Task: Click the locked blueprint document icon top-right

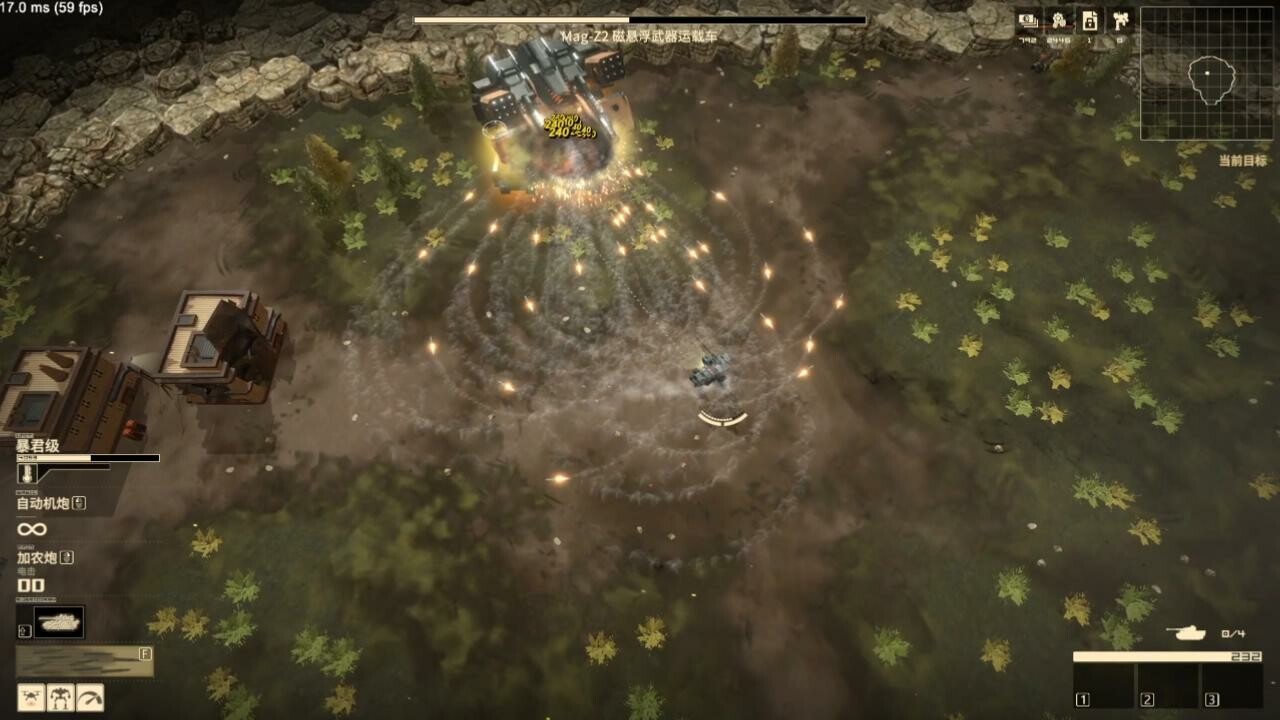Action: coord(1089,20)
